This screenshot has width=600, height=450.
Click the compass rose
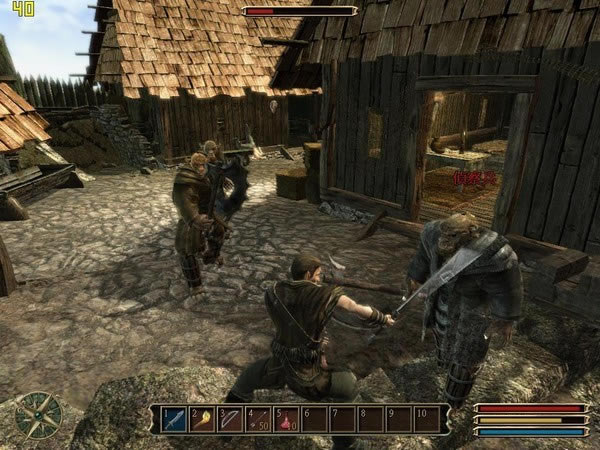pos(39,415)
